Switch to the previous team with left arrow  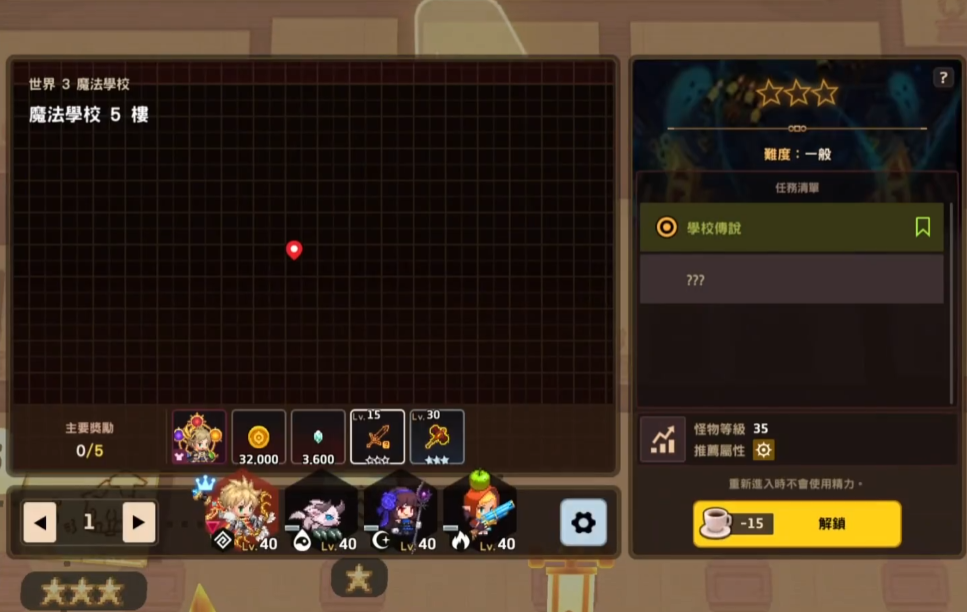pyautogui.click(x=40, y=522)
